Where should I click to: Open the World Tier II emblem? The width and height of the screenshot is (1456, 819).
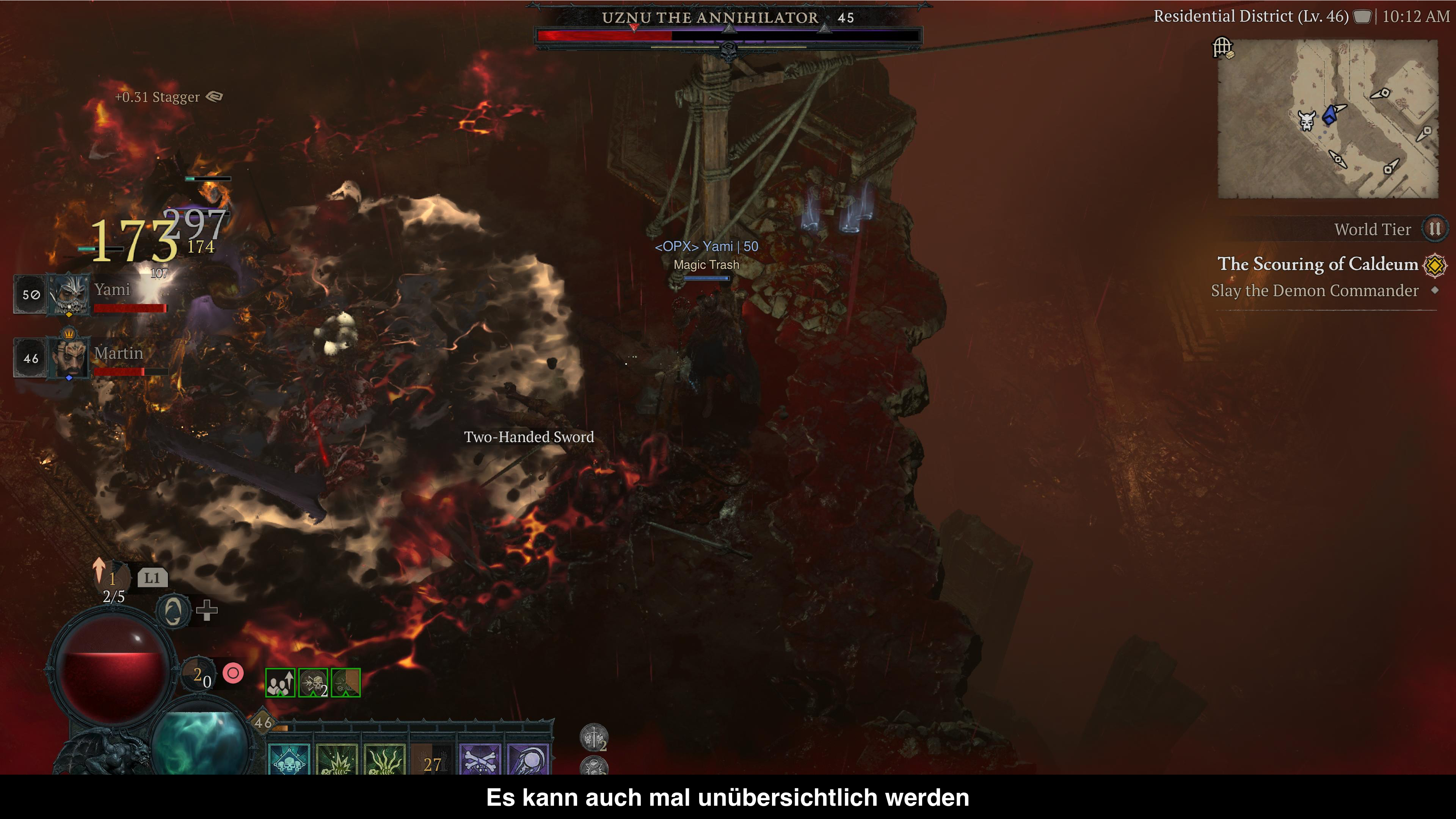[x=1434, y=229]
